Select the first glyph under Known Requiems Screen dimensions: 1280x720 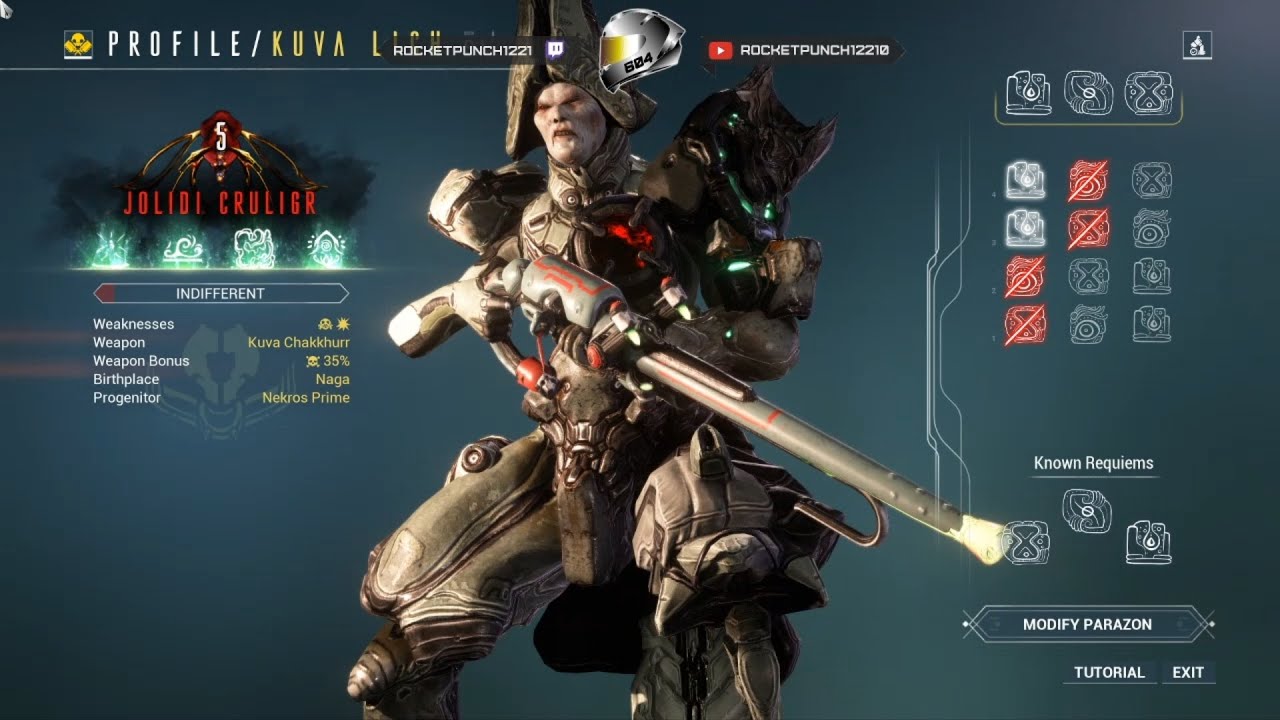tap(1024, 540)
